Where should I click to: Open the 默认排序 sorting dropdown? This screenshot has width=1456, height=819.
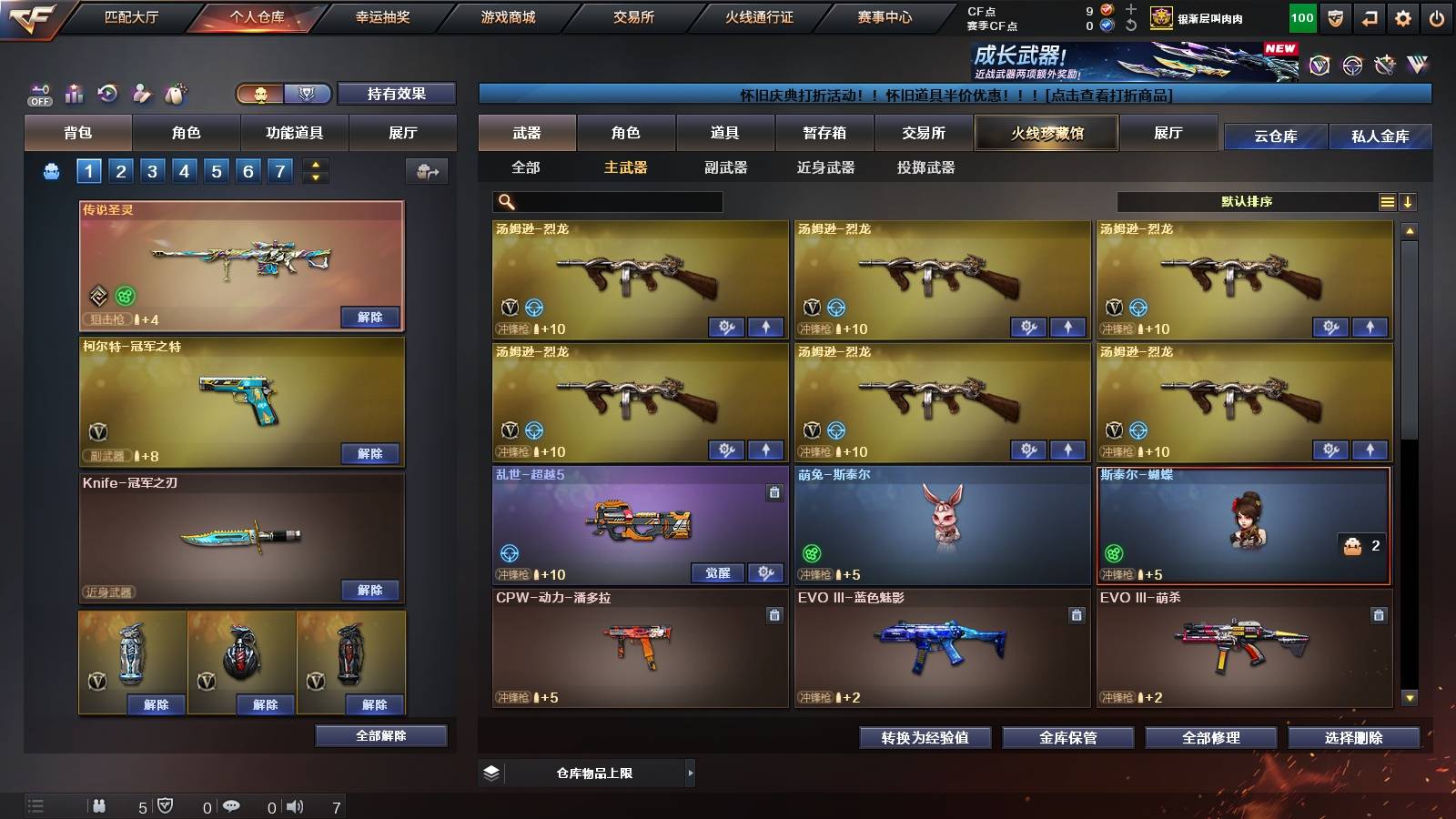[x=1247, y=201]
